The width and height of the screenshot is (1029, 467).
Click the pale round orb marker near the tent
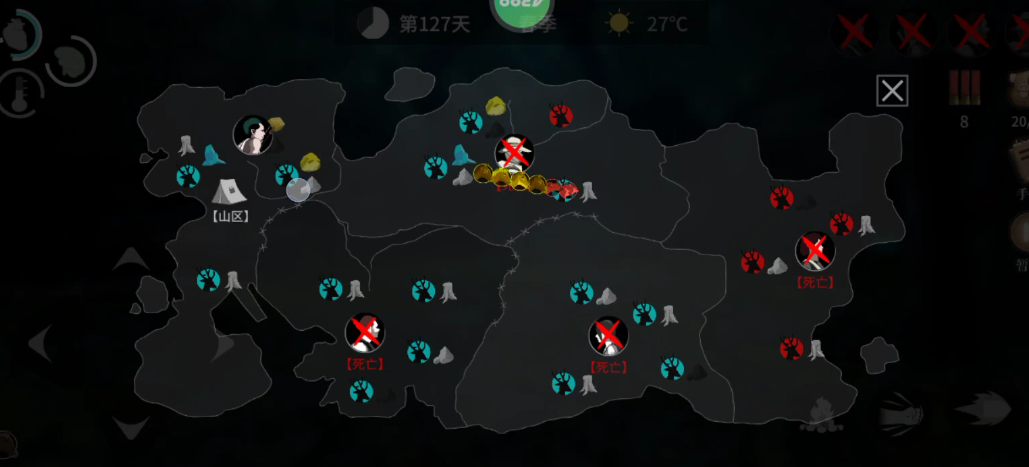coord(298,190)
